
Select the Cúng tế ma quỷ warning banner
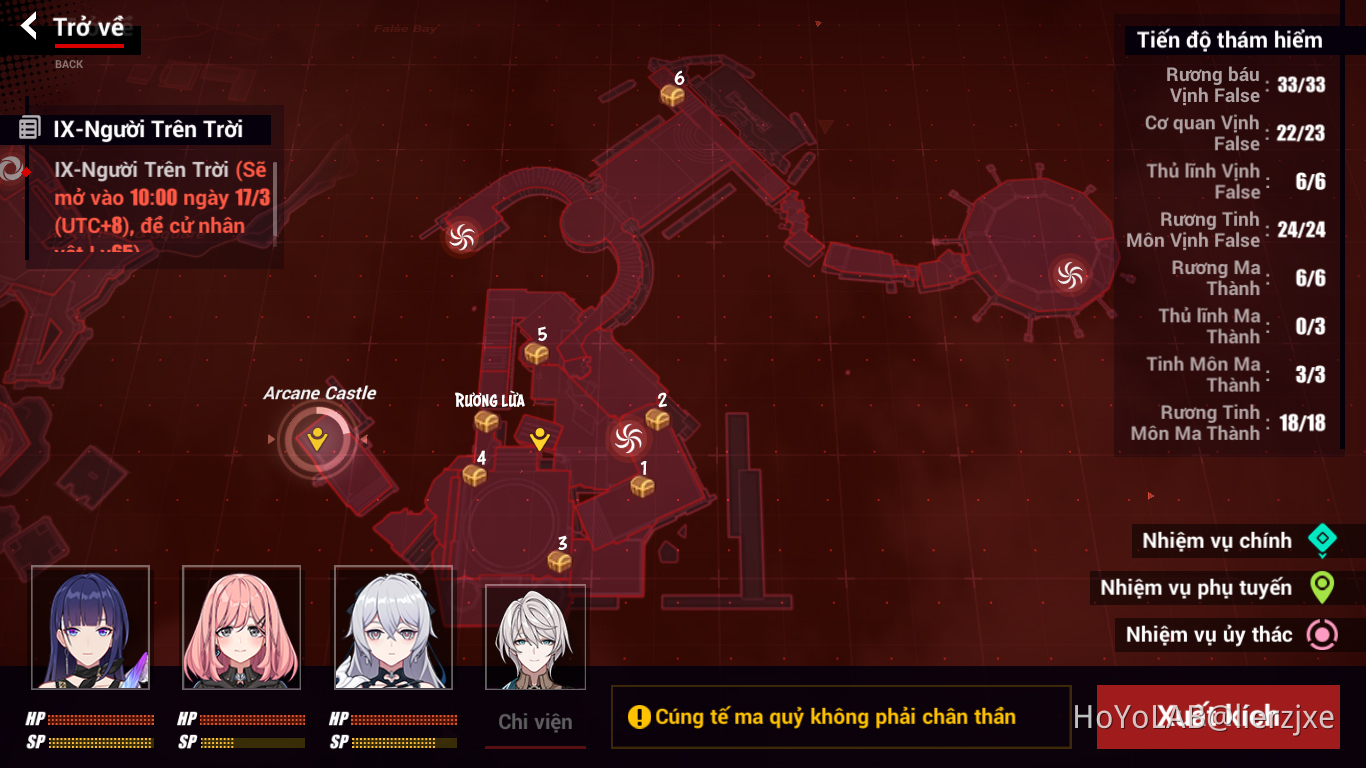coord(840,717)
